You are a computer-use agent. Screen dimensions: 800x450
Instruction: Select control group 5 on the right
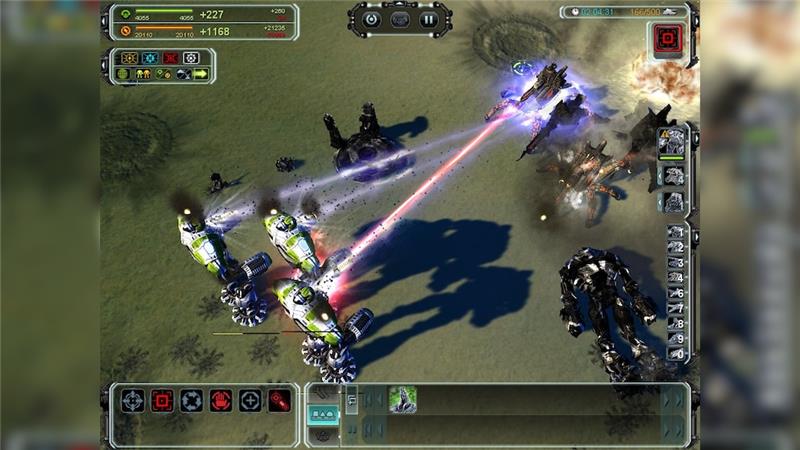[x=677, y=293]
